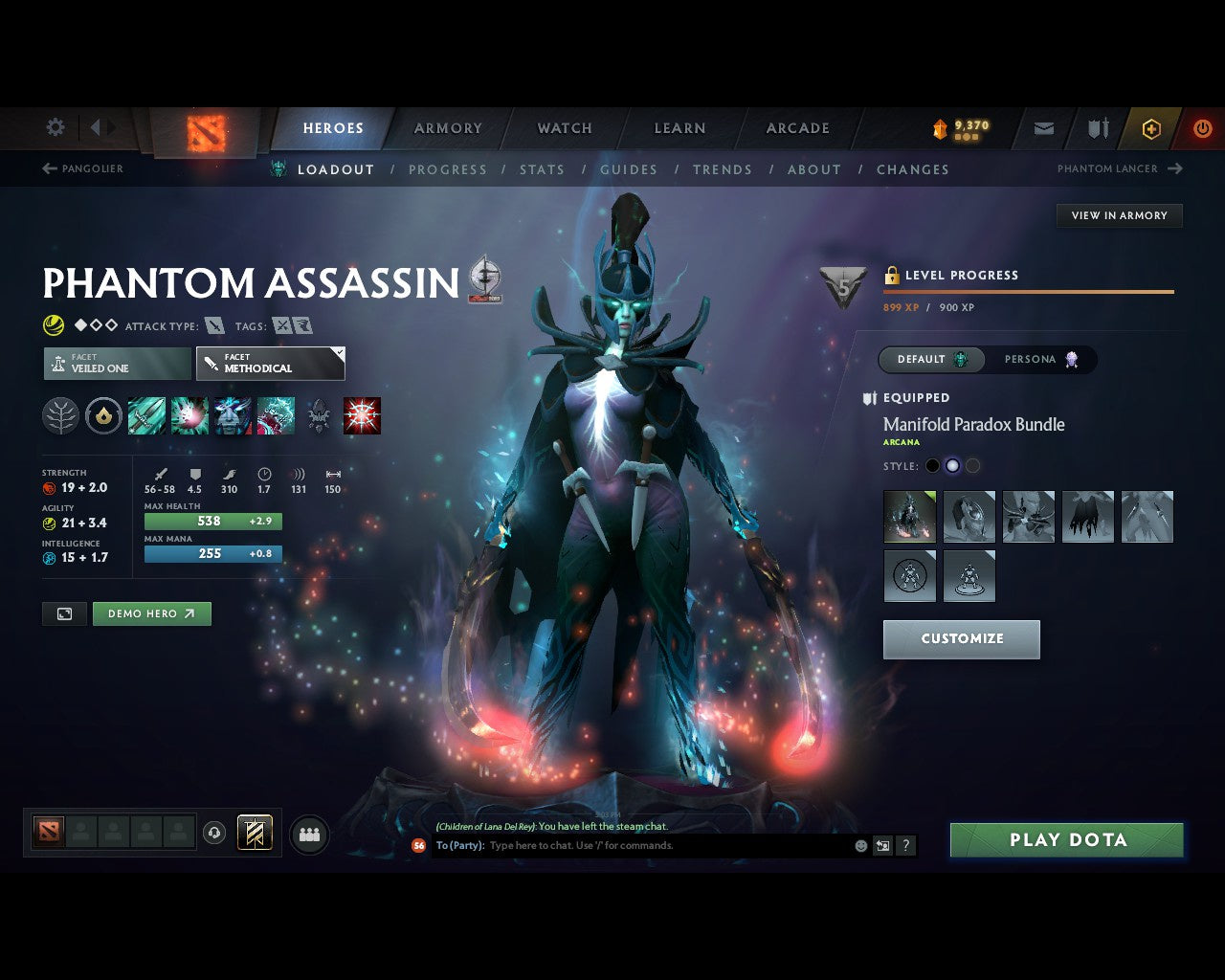This screenshot has width=1225, height=980.
Task: Open the settings gear icon
Action: point(56,127)
